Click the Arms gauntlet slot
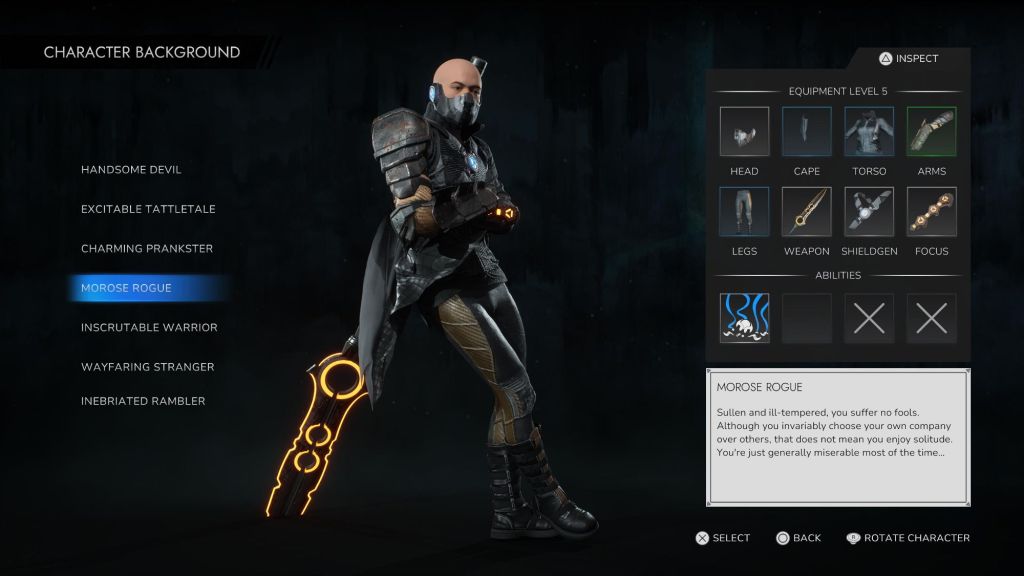 coord(931,132)
